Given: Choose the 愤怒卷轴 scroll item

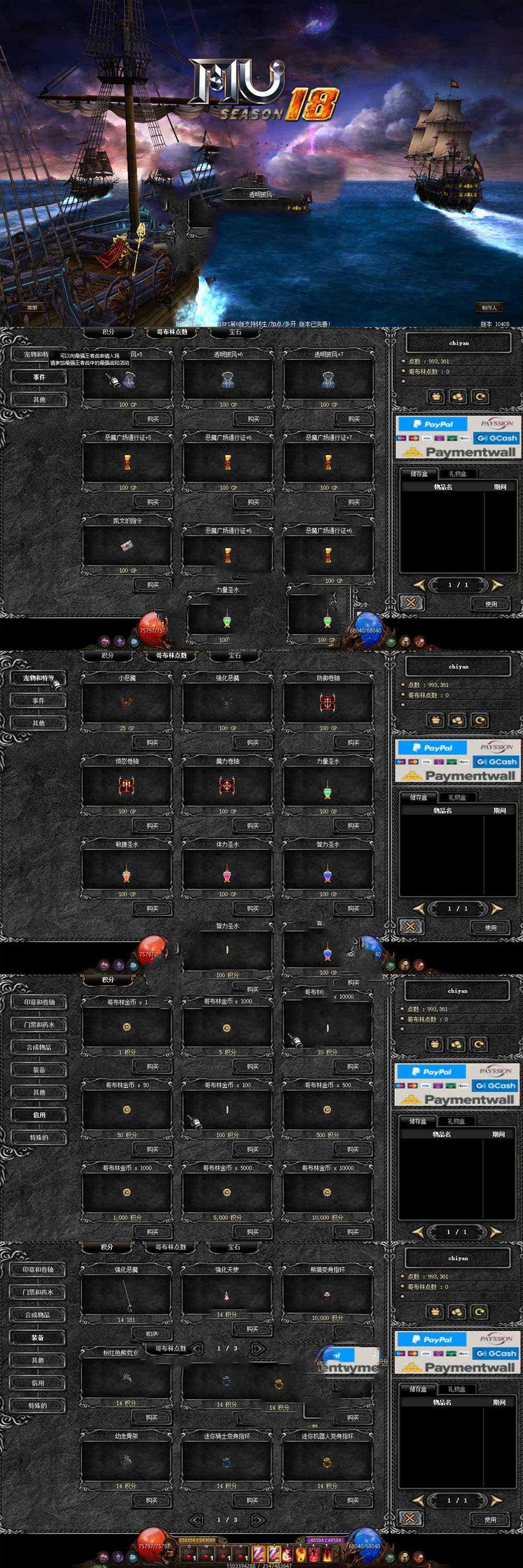Looking at the screenshot, I should (x=127, y=786).
